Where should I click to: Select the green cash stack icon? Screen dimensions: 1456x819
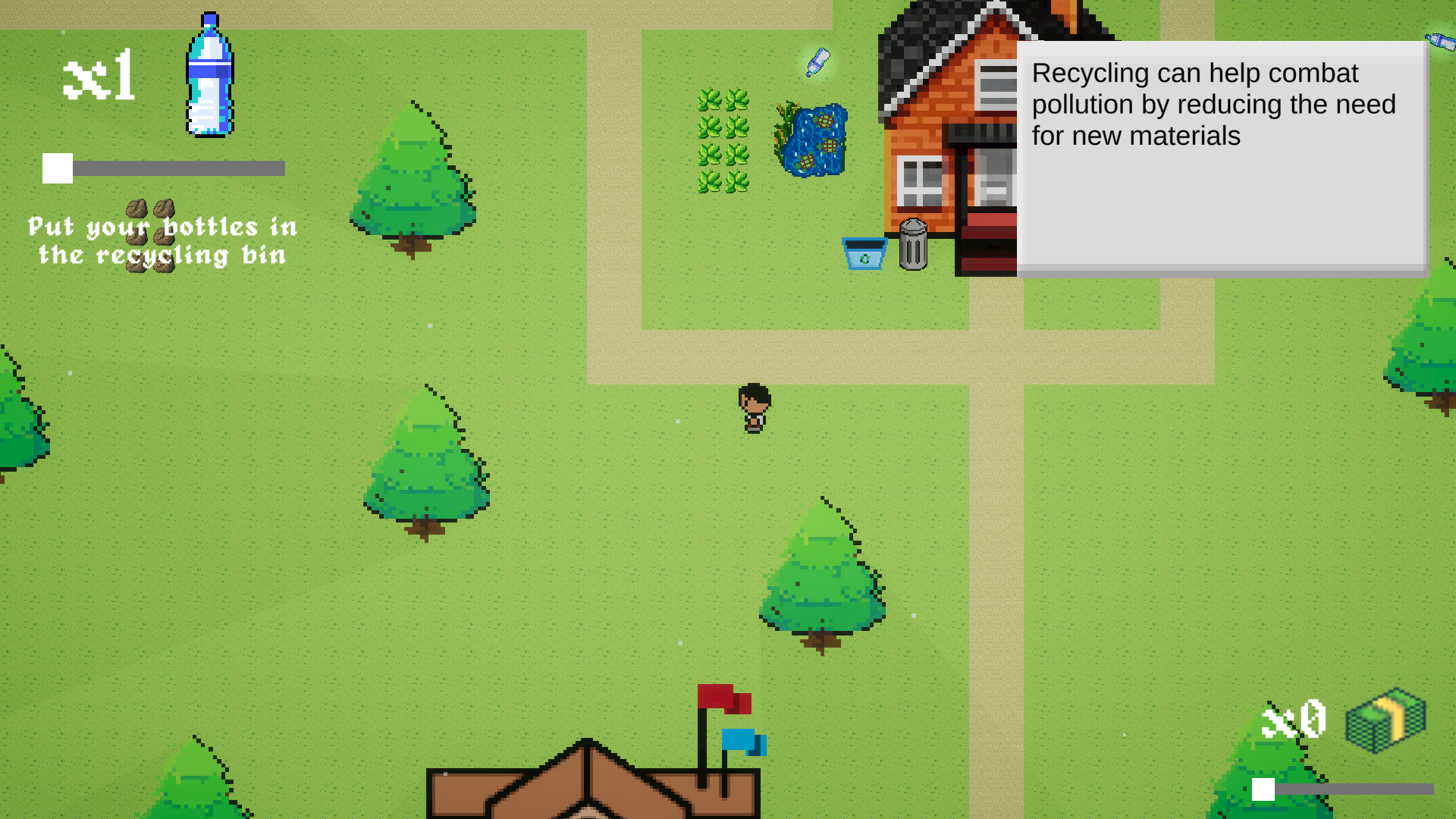pyautogui.click(x=1385, y=720)
